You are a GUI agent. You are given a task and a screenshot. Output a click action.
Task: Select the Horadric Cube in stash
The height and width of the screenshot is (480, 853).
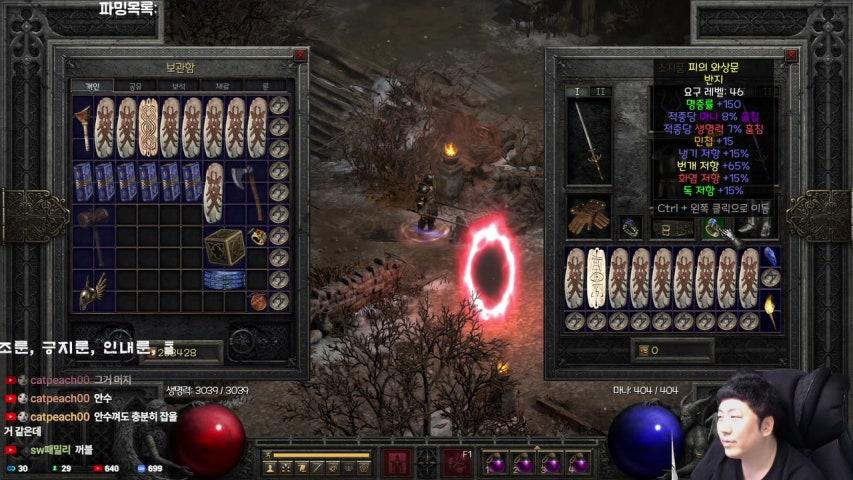224,246
